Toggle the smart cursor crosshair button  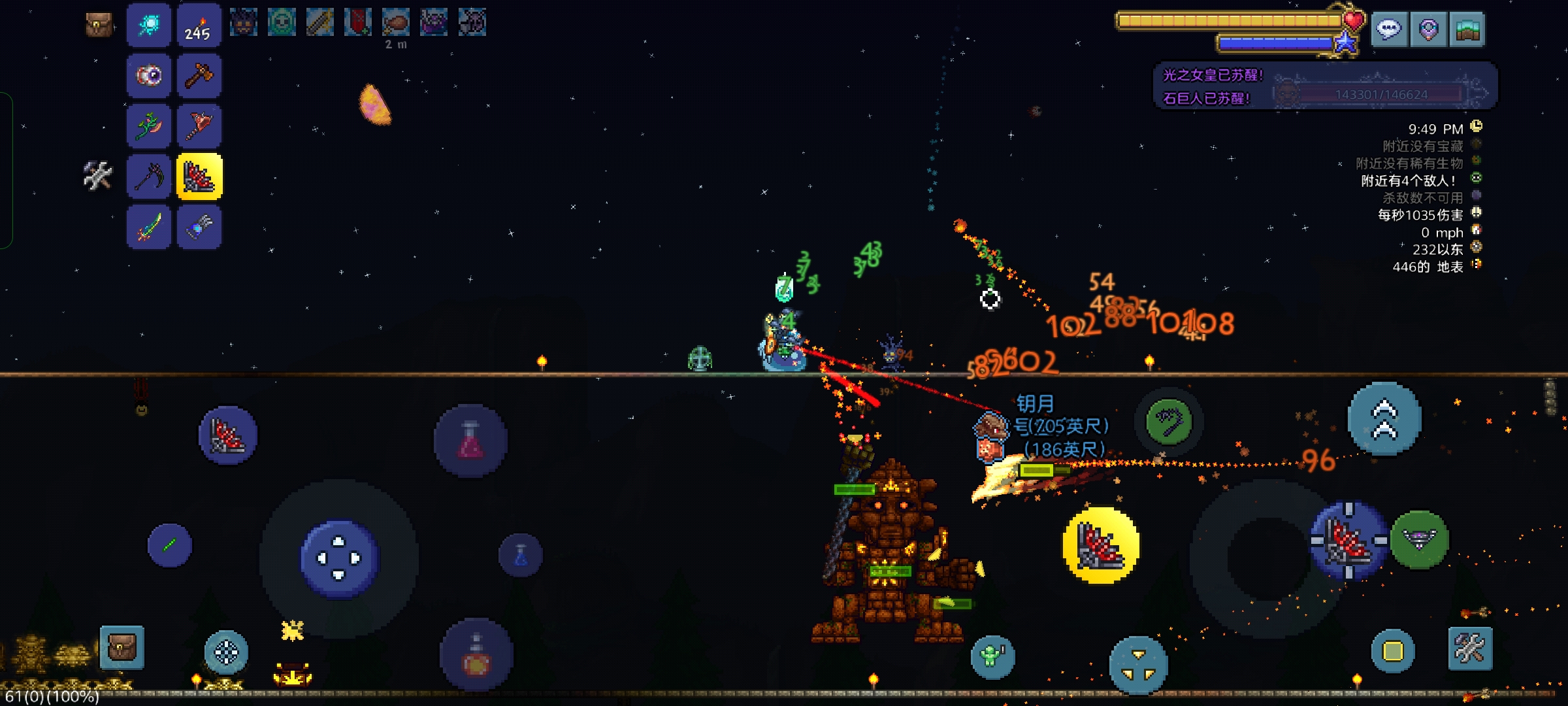226,652
